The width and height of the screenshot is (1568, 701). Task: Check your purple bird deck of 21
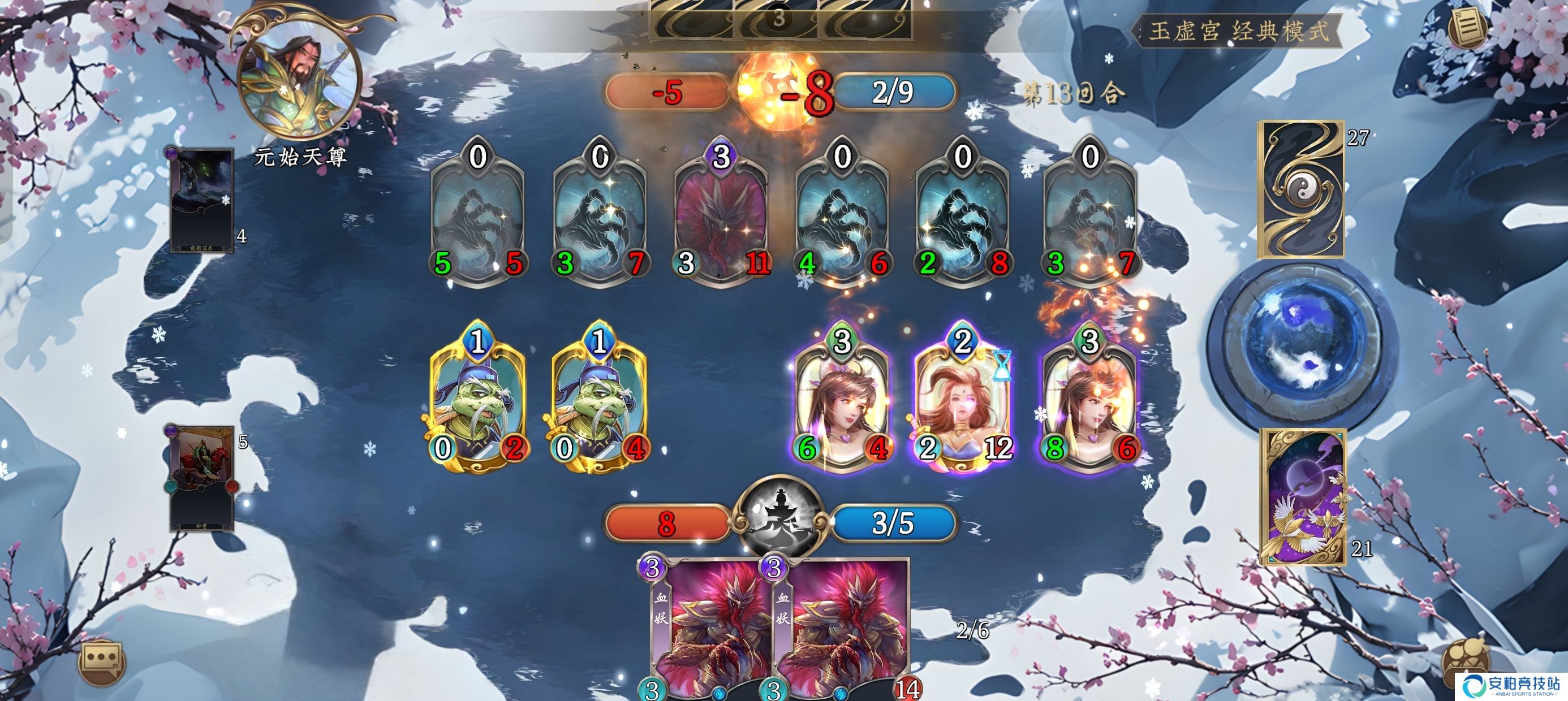pos(1302,496)
